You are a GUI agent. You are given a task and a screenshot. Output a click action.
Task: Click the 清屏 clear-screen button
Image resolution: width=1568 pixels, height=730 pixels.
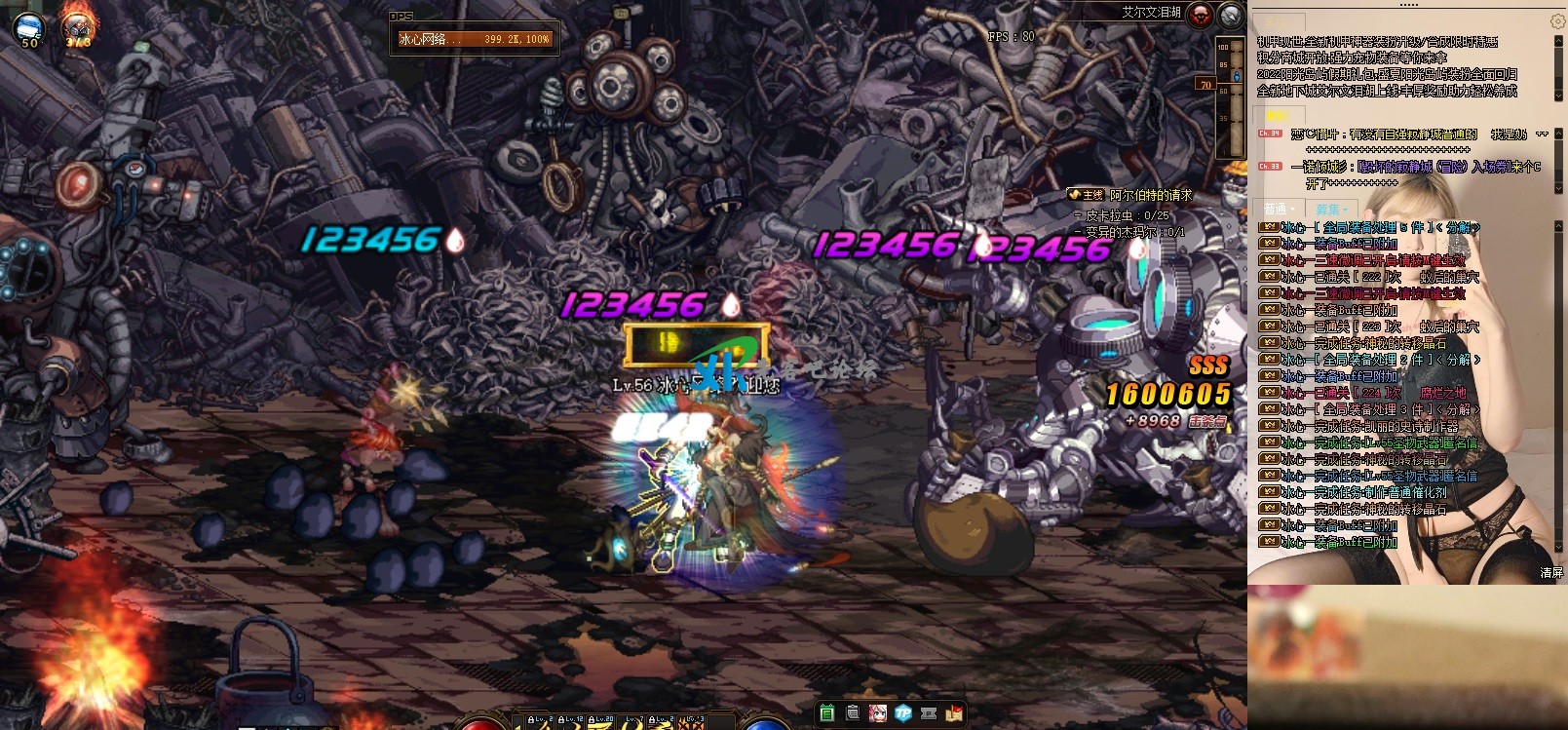1551,573
